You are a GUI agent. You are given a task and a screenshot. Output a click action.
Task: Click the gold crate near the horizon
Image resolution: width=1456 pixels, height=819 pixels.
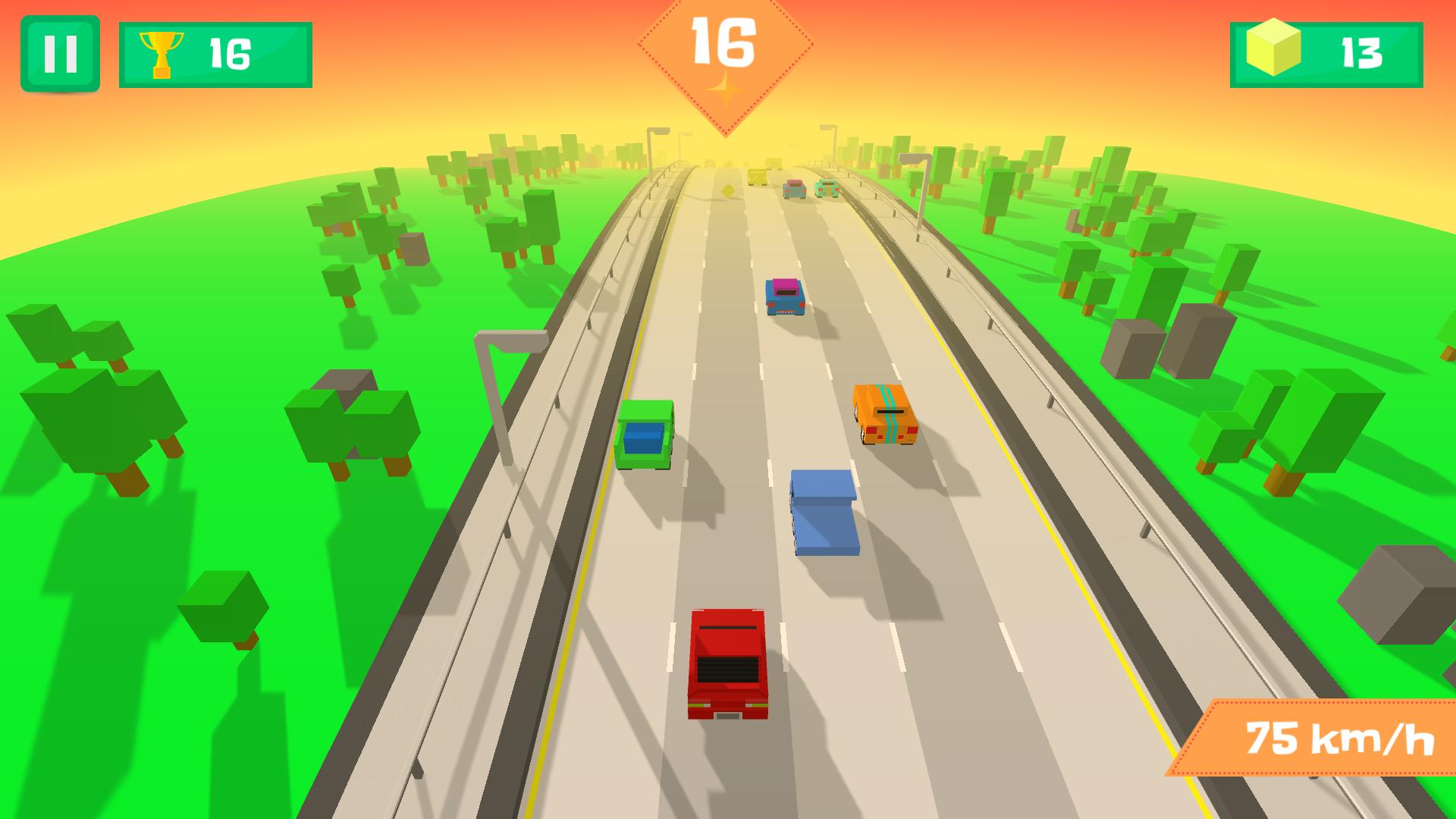[757, 176]
